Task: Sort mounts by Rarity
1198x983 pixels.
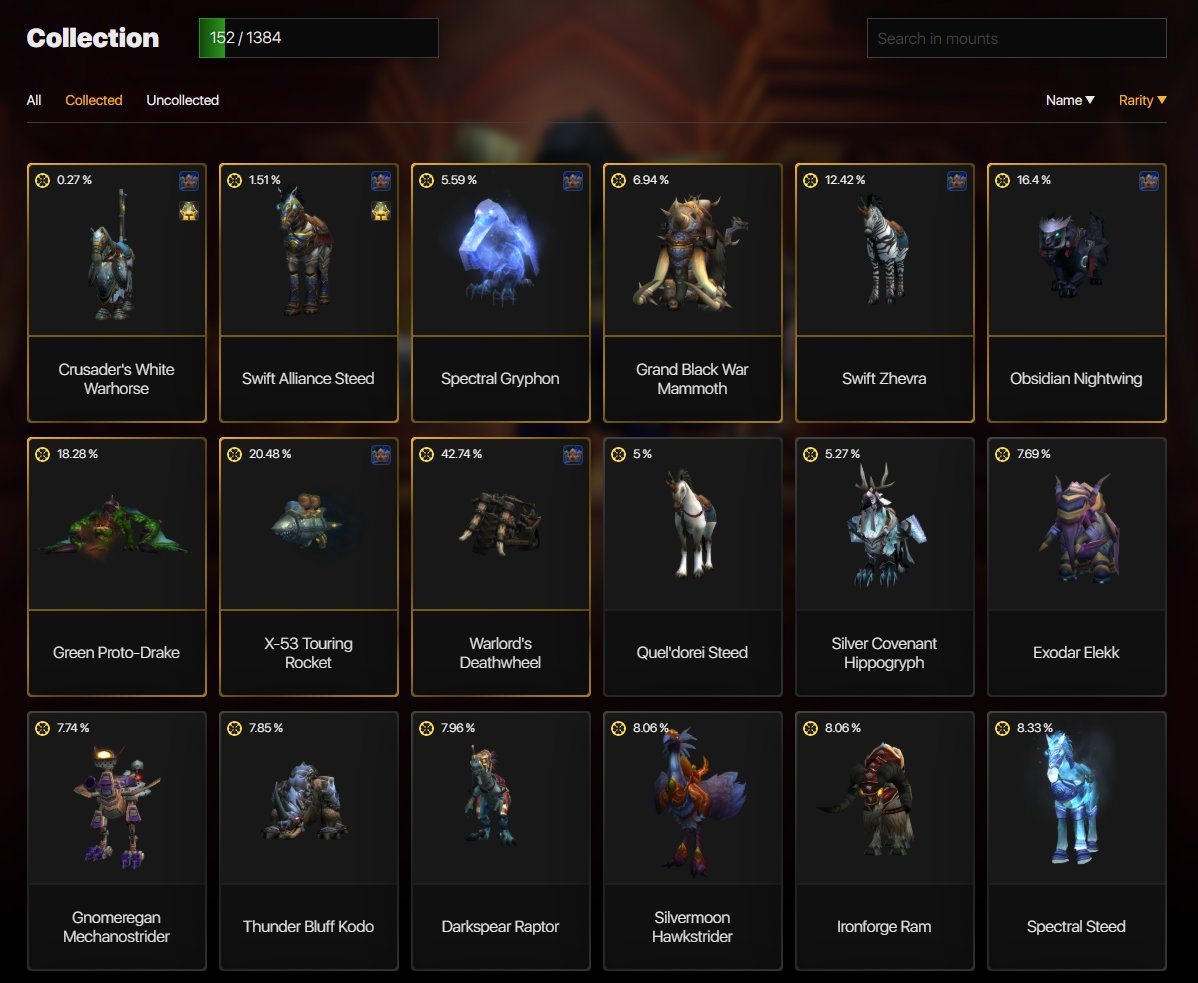Action: [x=1142, y=100]
